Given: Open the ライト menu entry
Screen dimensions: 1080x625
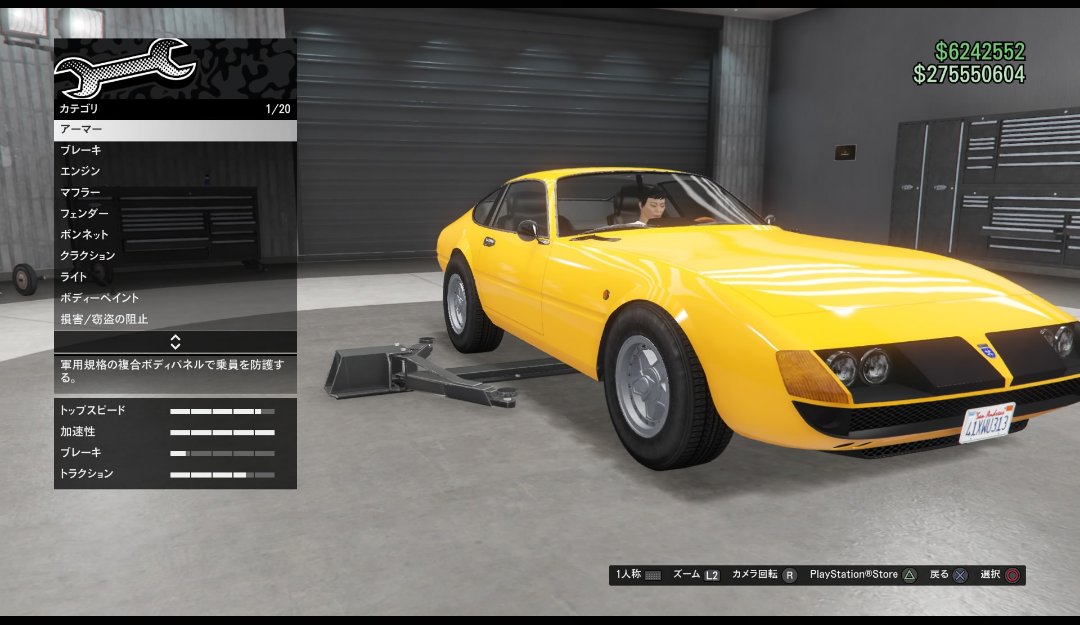Looking at the screenshot, I should pyautogui.click(x=175, y=276).
